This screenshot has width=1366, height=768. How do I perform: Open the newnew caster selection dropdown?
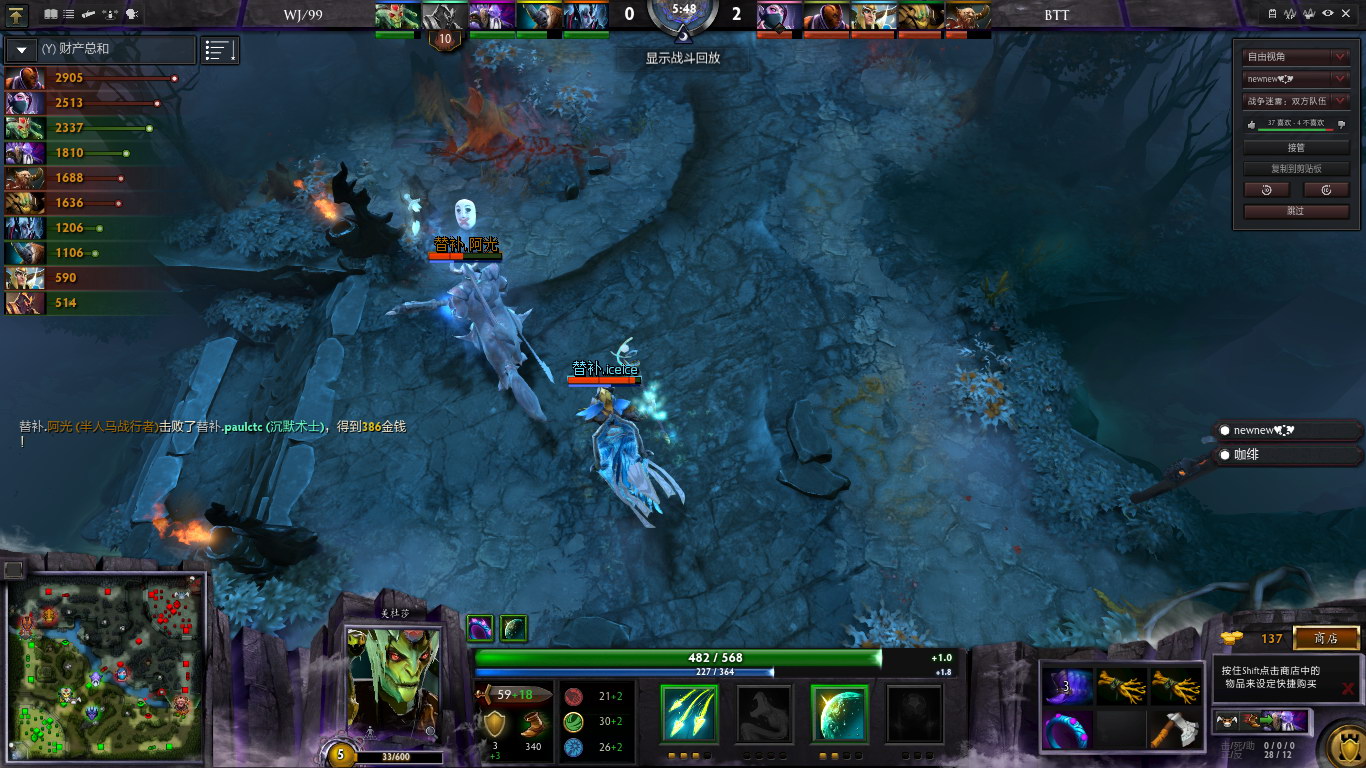(x=1295, y=79)
